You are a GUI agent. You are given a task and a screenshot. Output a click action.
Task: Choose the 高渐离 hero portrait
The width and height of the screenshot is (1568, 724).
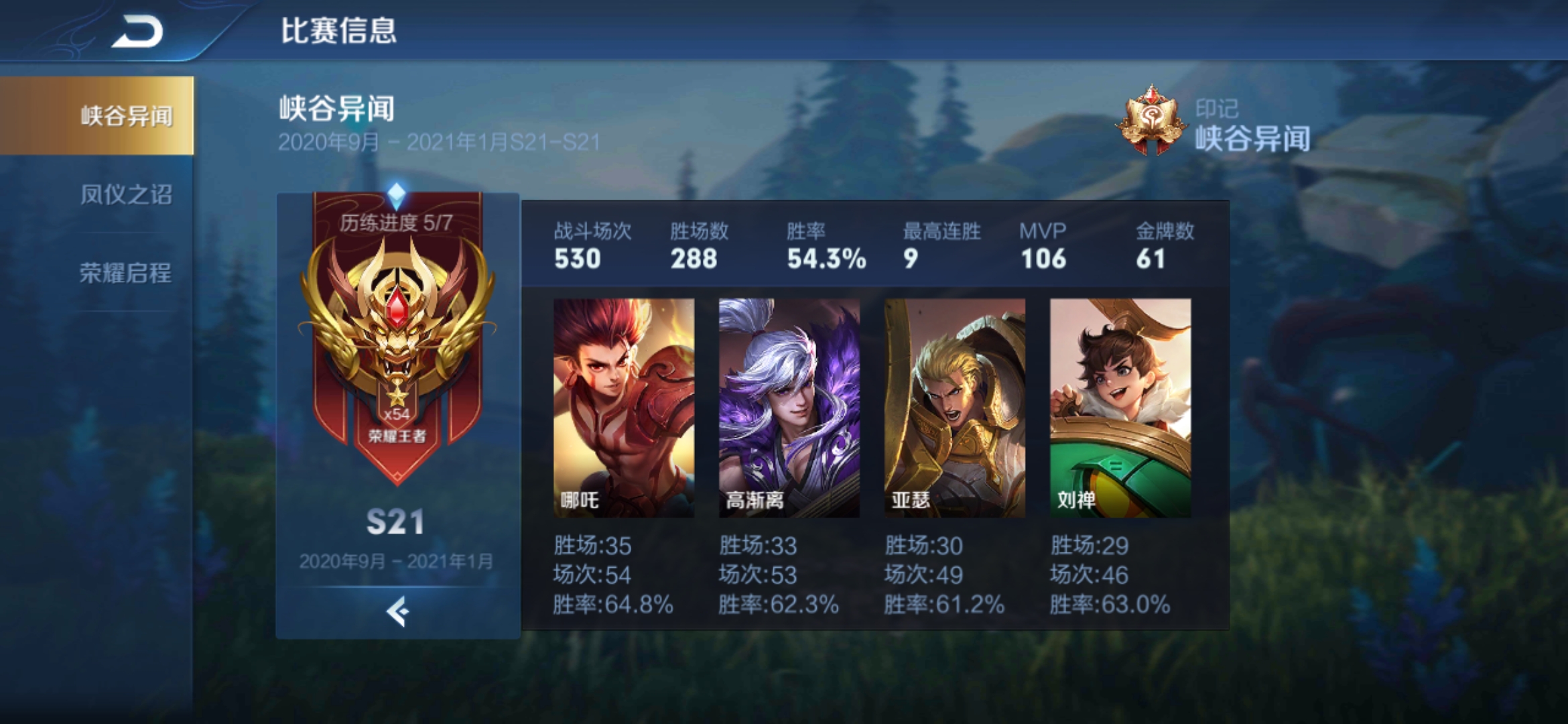[789, 408]
